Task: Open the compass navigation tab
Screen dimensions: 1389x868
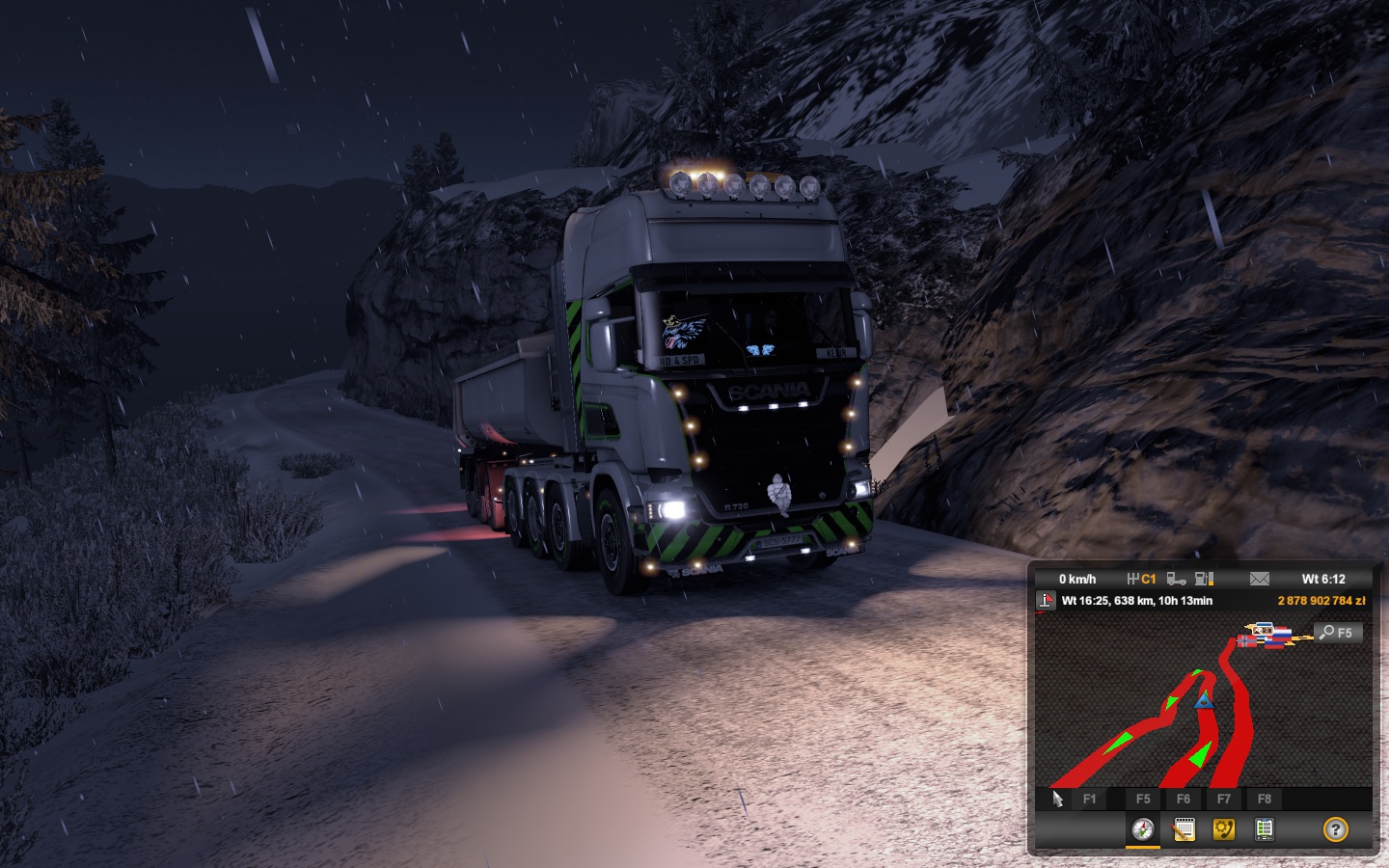Action: pyautogui.click(x=1143, y=829)
